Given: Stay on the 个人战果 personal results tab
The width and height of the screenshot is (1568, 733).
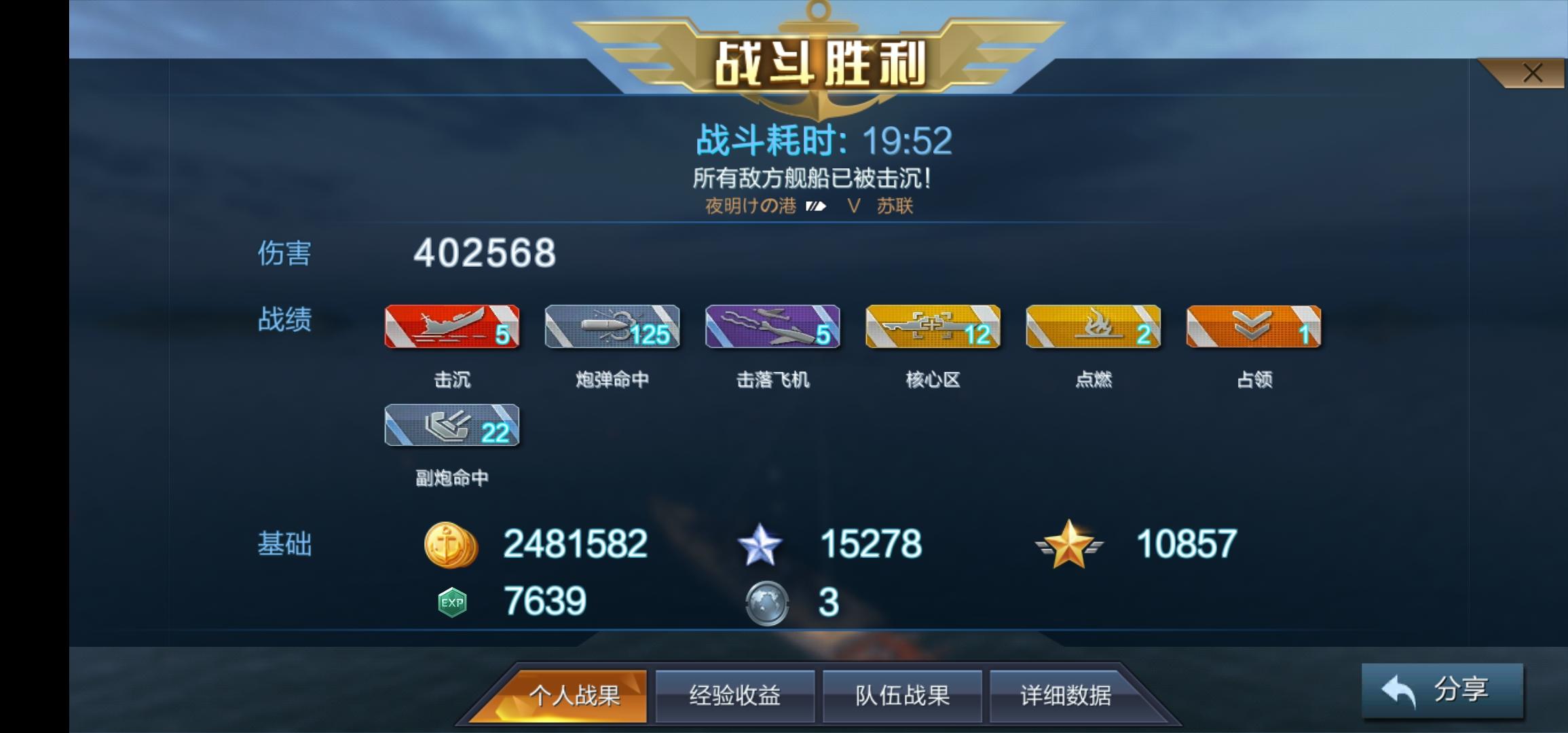Looking at the screenshot, I should (x=576, y=696).
